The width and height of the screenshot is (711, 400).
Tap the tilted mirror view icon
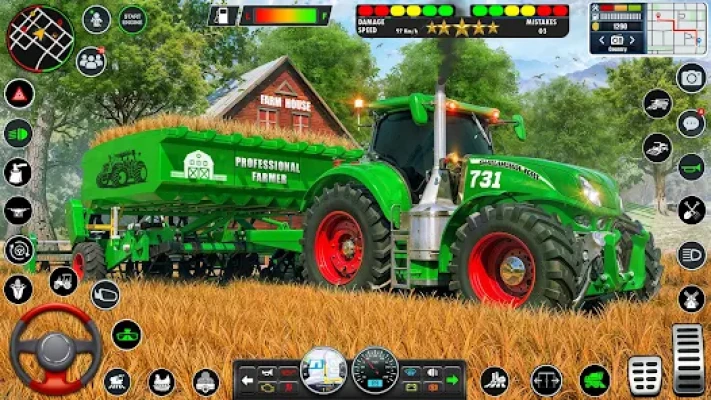[105, 294]
